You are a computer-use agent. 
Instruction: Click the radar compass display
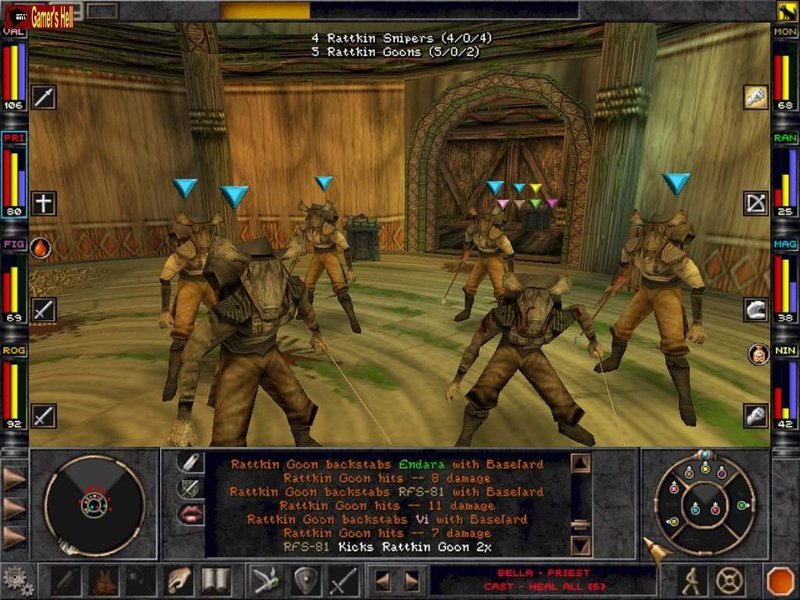point(95,503)
